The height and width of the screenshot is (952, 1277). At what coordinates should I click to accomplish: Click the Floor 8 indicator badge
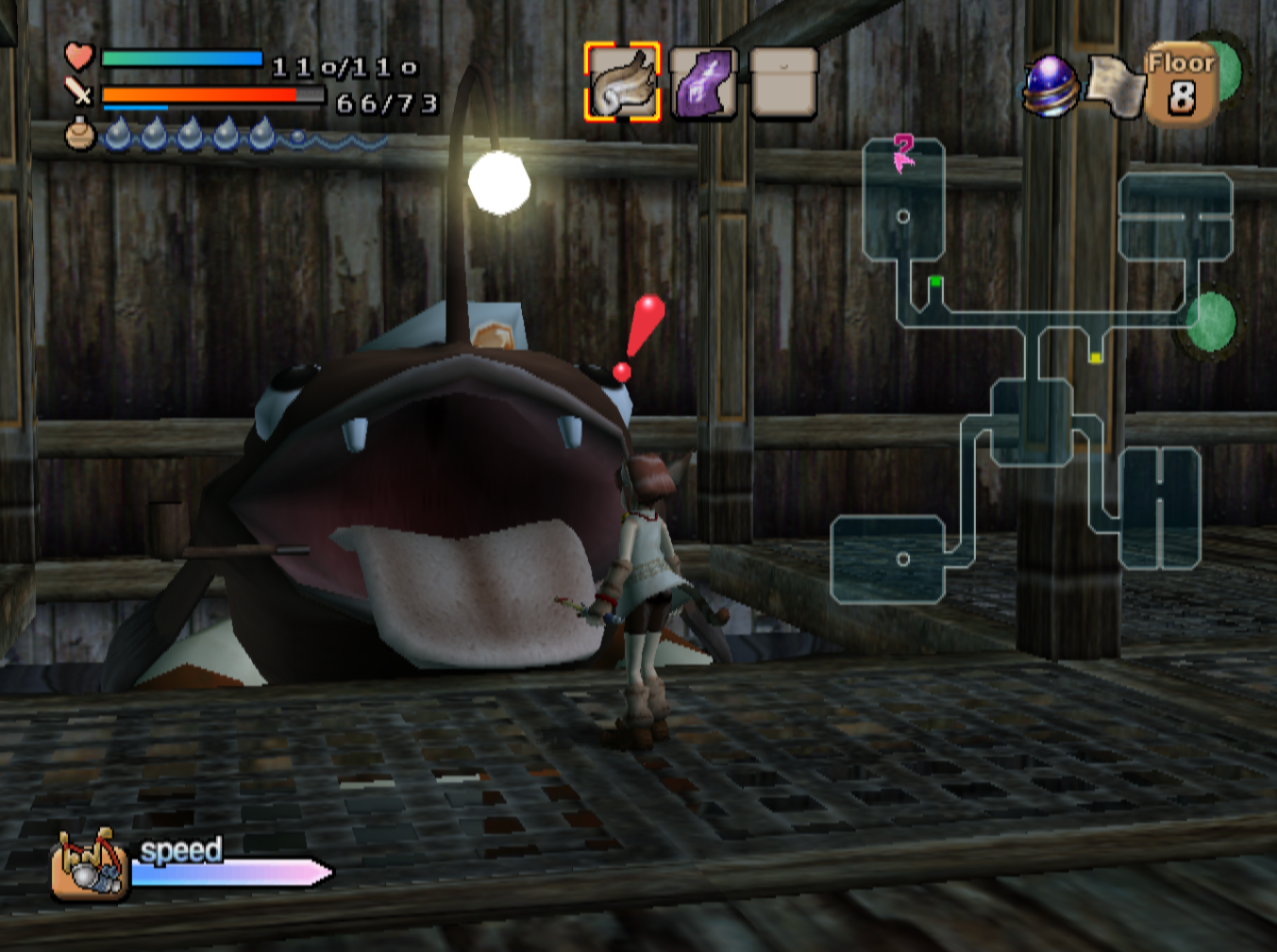tap(1181, 84)
